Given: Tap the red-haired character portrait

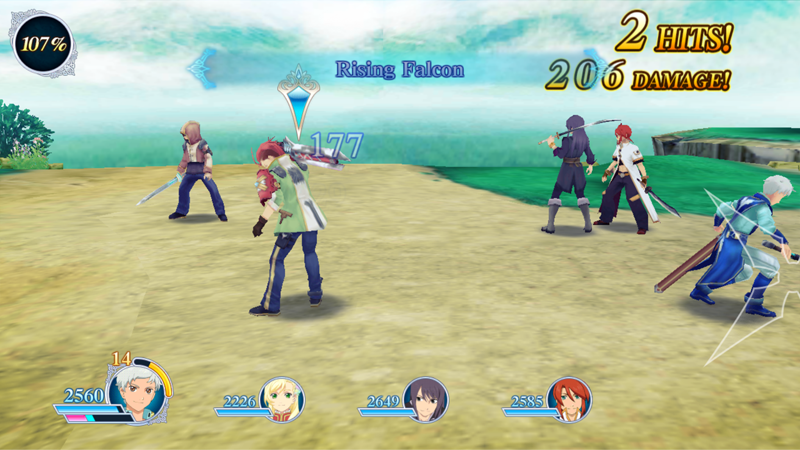Looking at the screenshot, I should click(x=569, y=399).
